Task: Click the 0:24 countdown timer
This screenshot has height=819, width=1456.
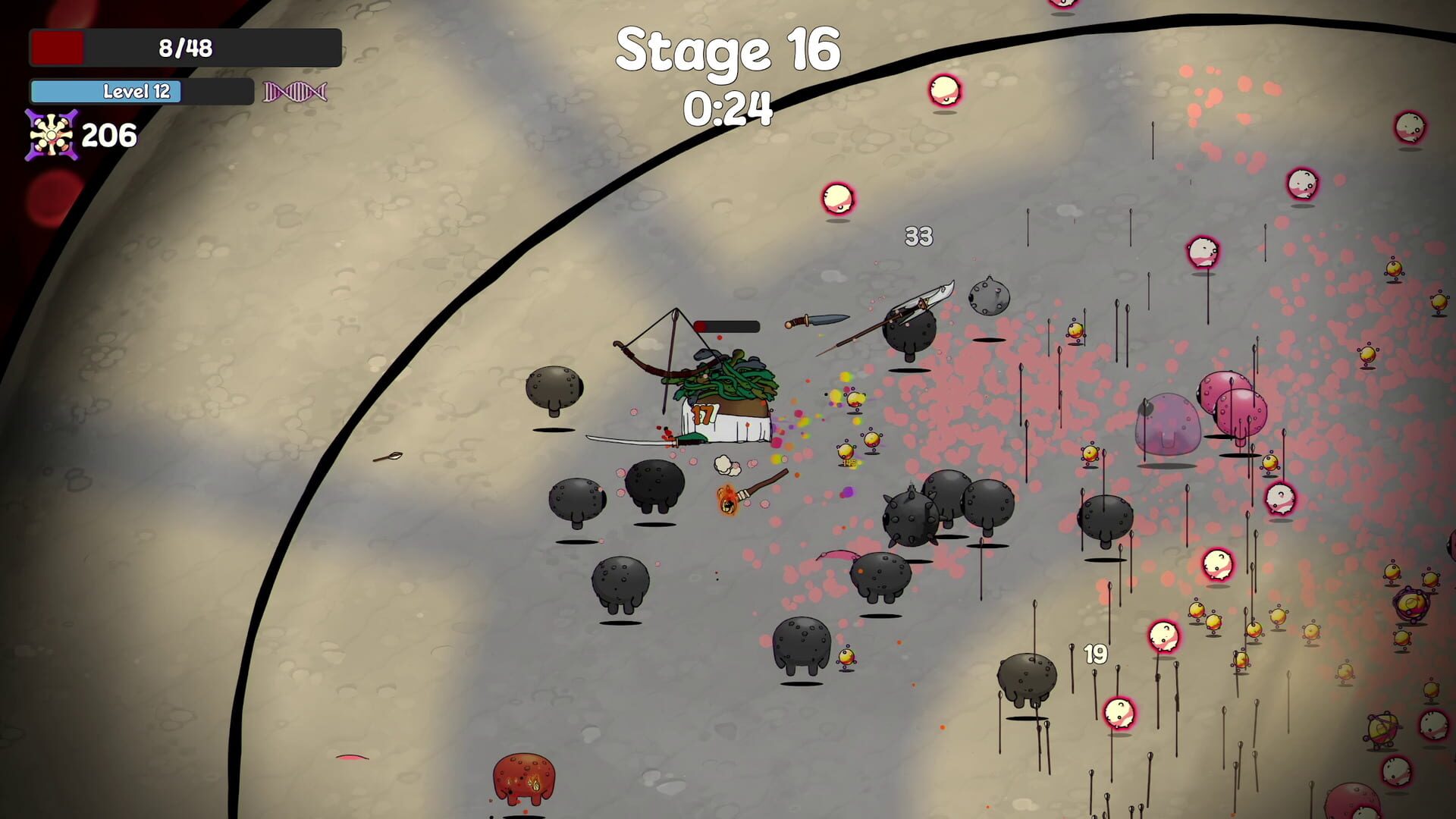Action: point(730,108)
